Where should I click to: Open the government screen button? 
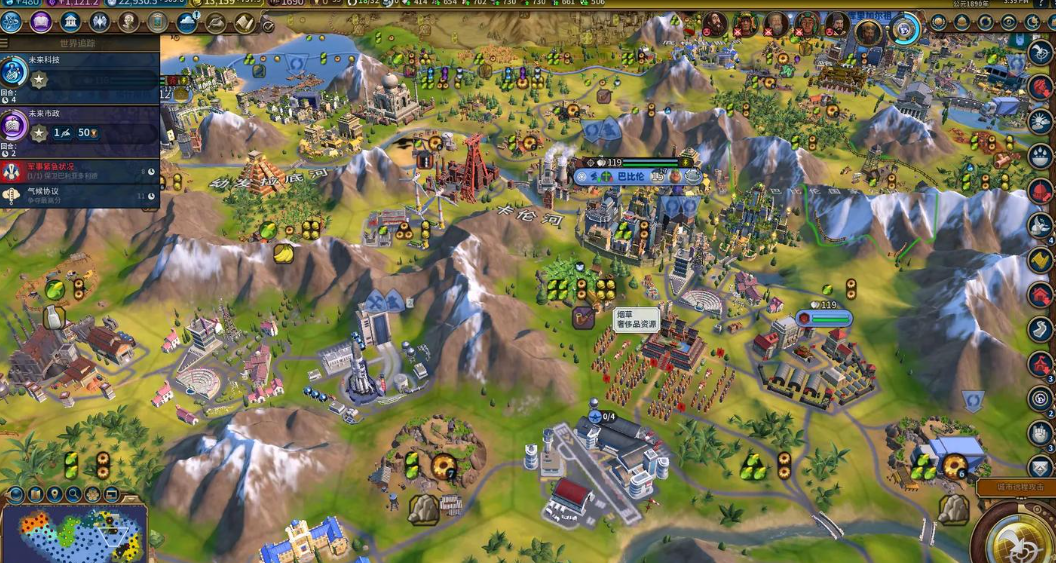click(x=71, y=22)
